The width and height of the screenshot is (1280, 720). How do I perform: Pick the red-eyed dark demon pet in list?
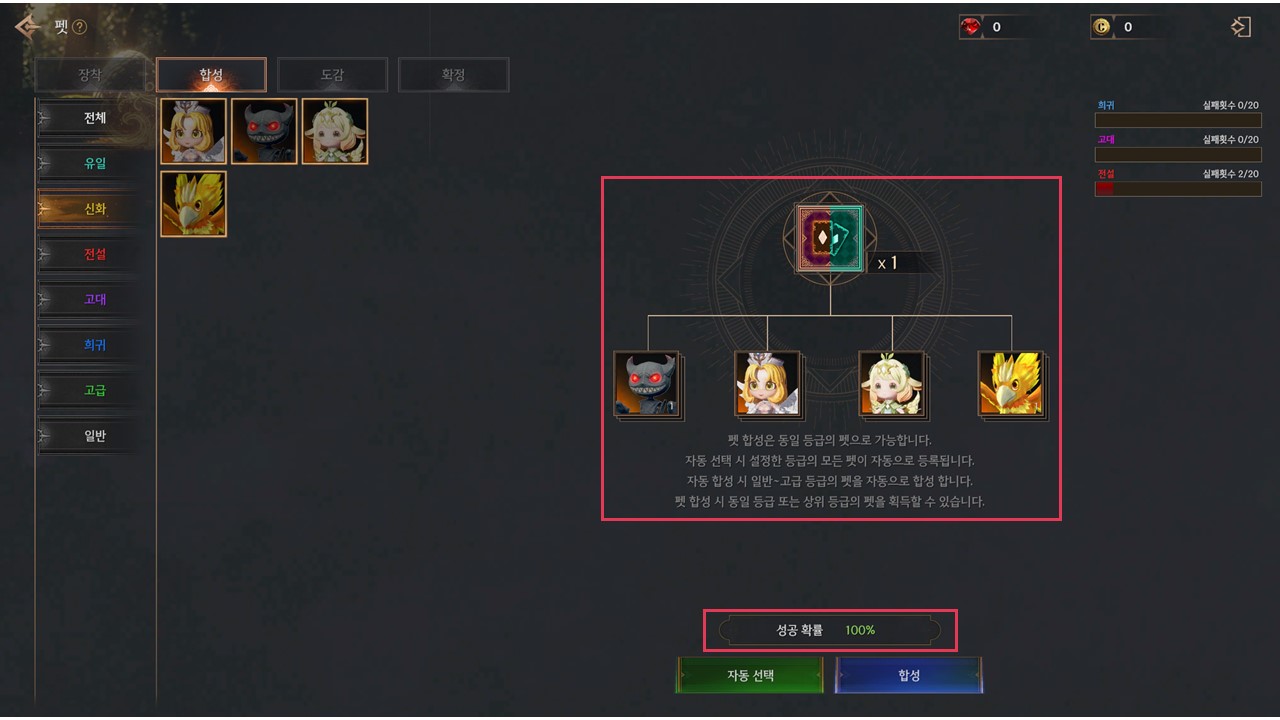pyautogui.click(x=264, y=131)
